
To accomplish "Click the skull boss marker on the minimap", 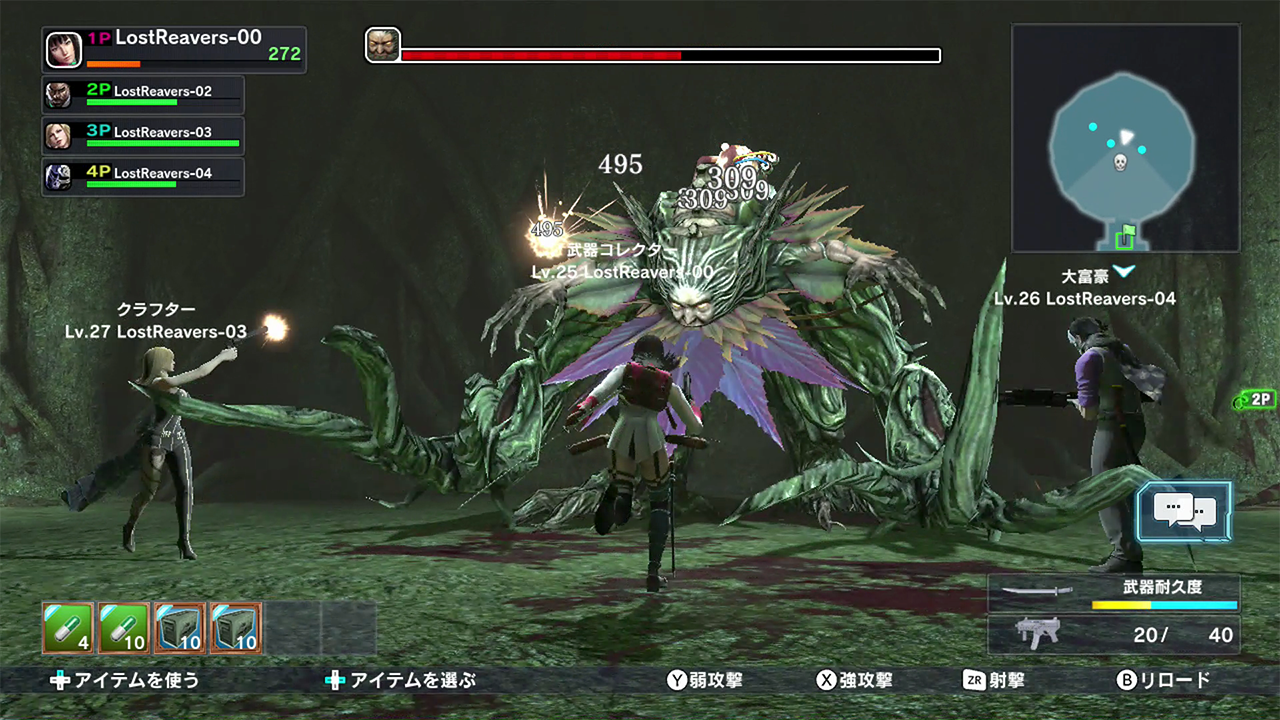I will 1120,162.
